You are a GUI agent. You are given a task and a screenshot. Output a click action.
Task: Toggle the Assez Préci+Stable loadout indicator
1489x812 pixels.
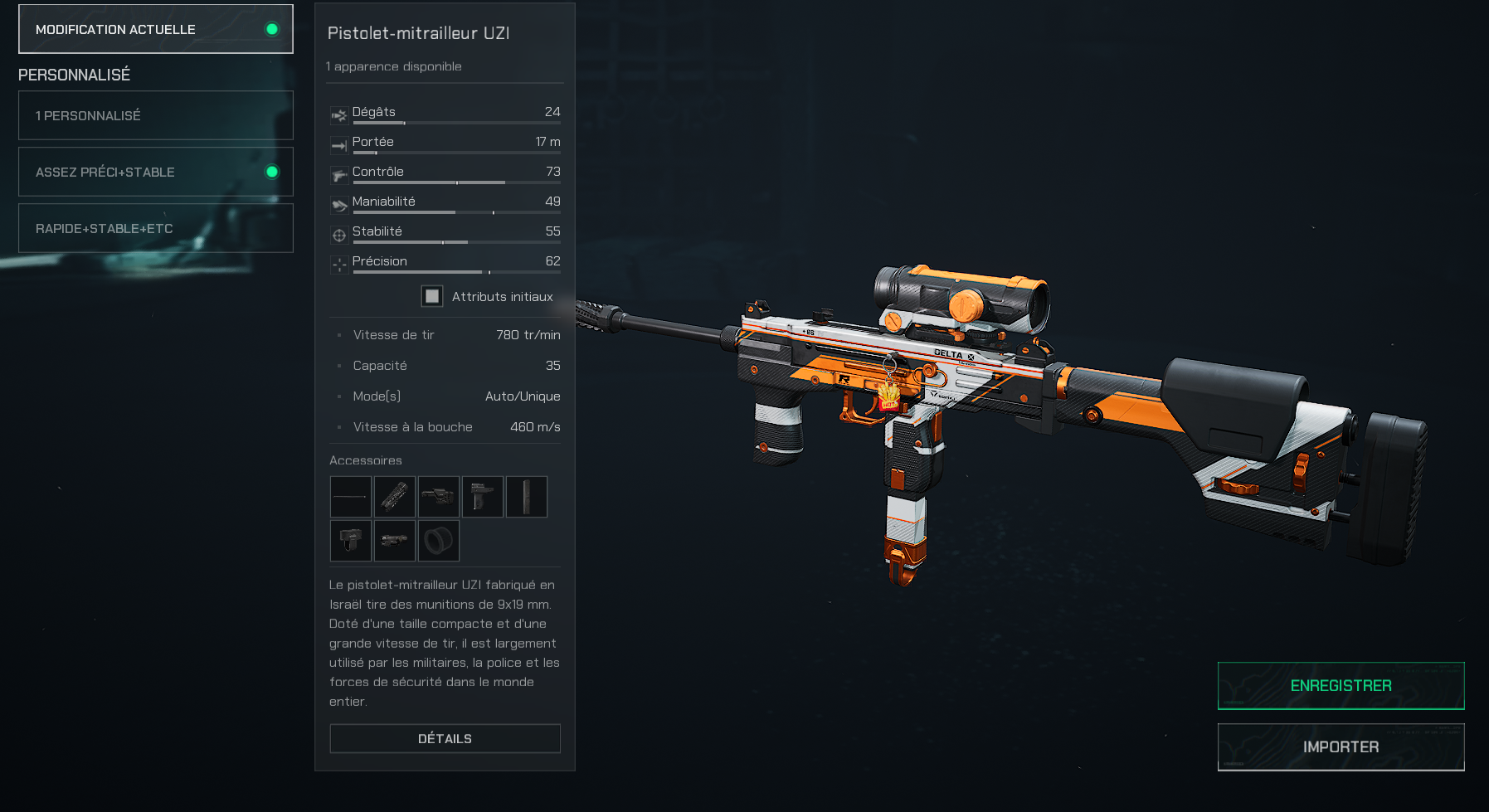click(271, 172)
